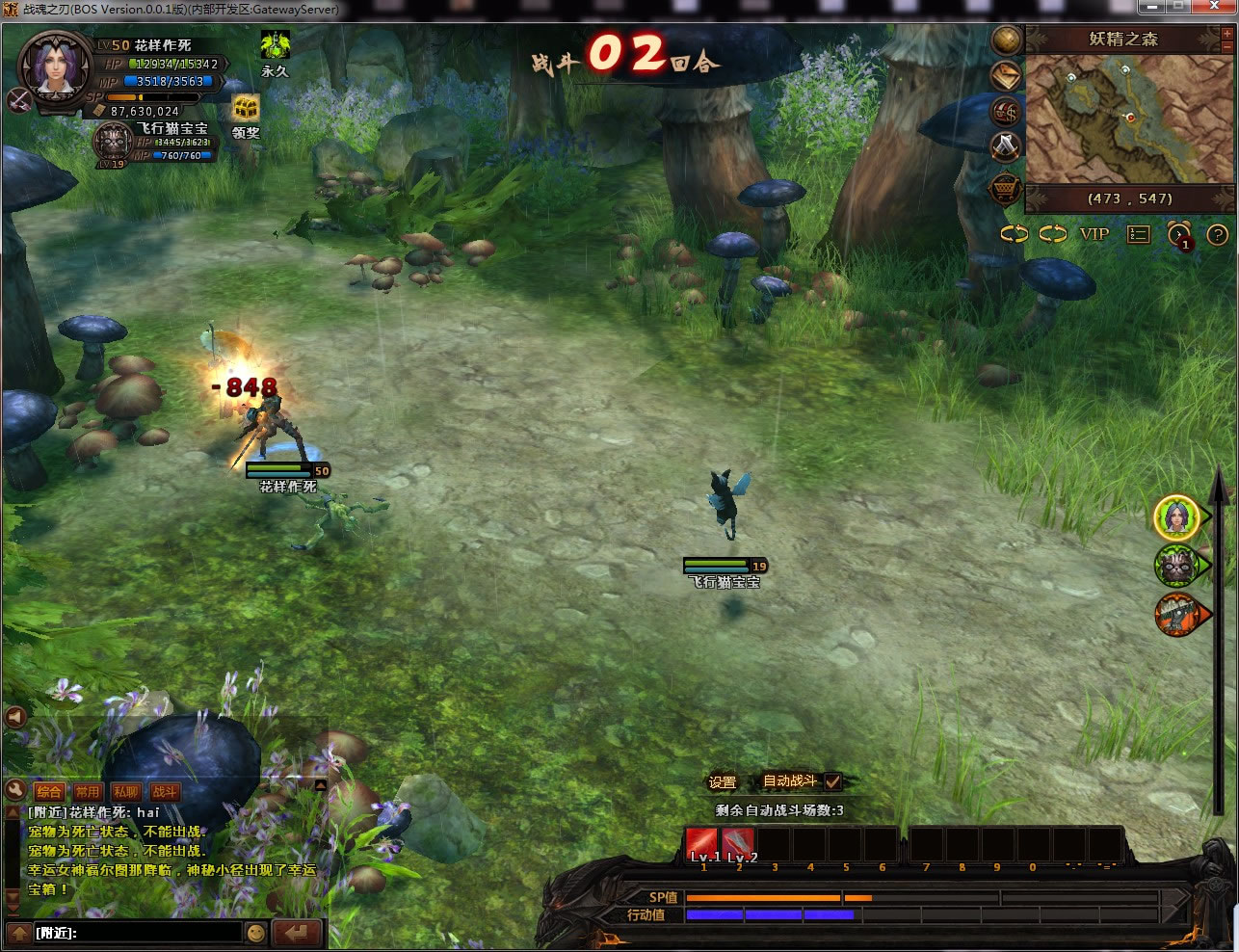Open the question mark help button

pyautogui.click(x=1218, y=234)
